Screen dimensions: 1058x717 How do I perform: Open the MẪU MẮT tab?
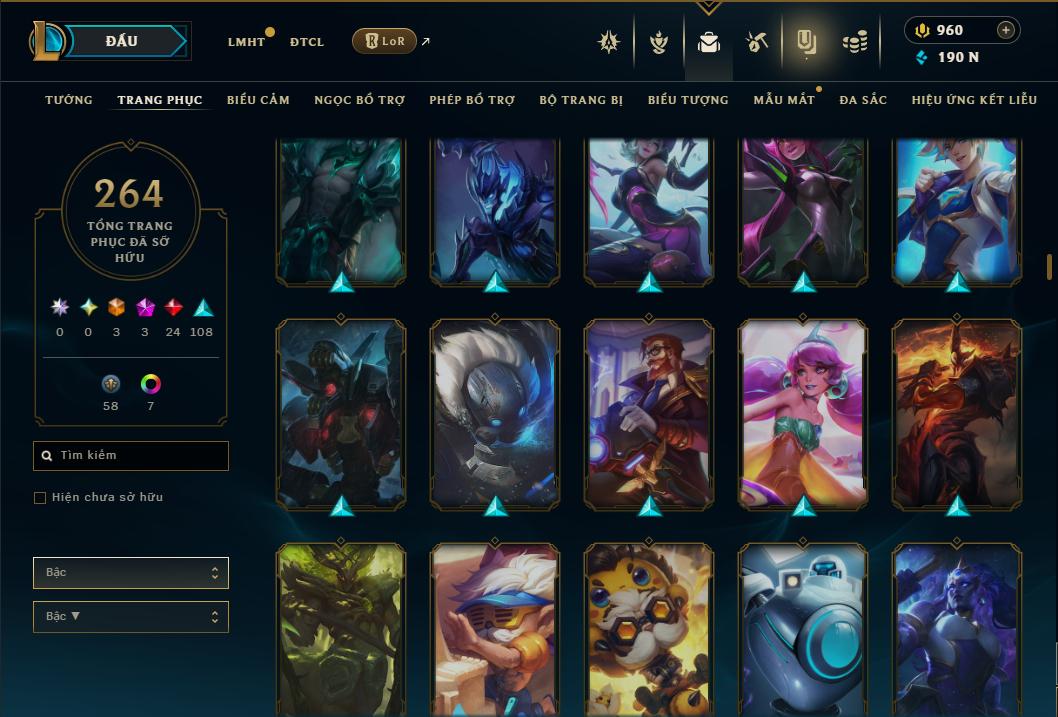tap(784, 100)
